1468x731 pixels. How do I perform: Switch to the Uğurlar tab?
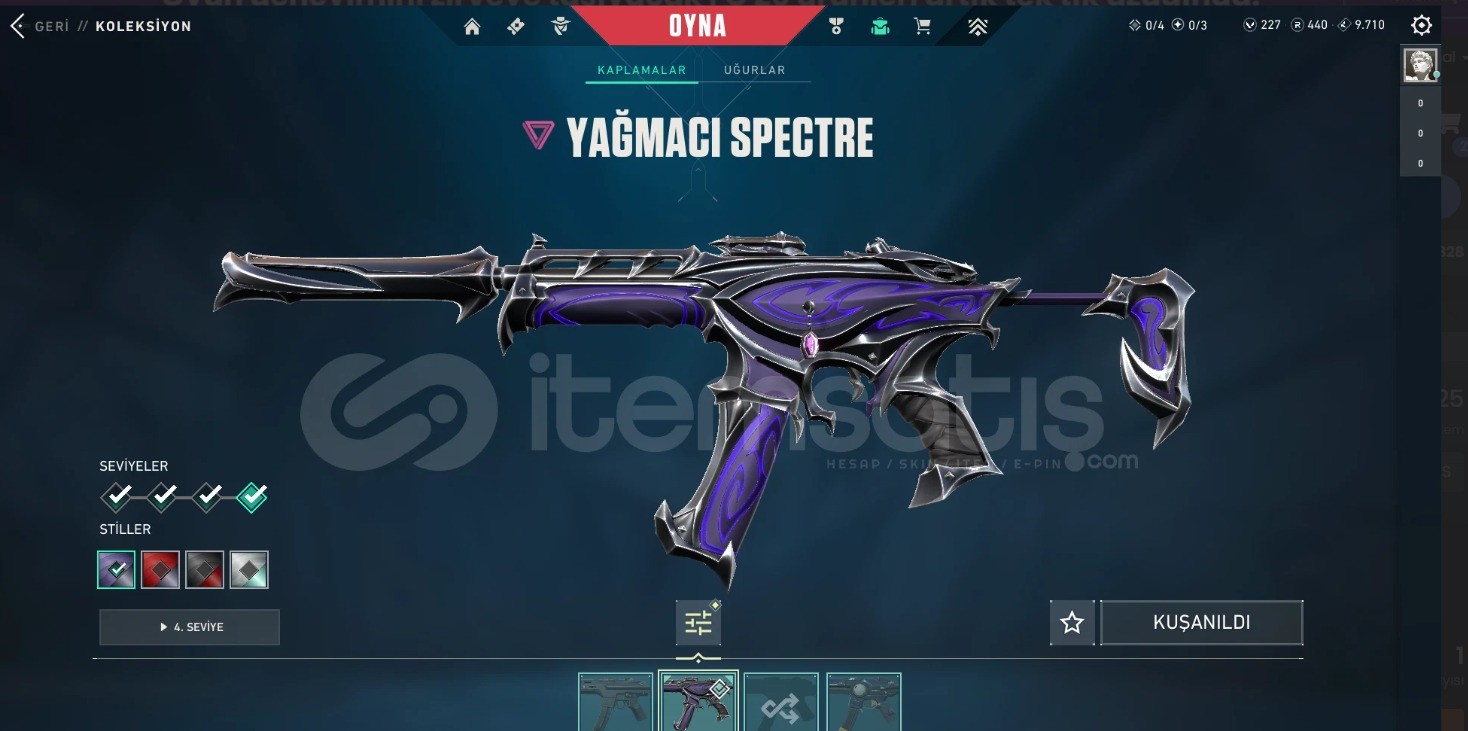(755, 70)
